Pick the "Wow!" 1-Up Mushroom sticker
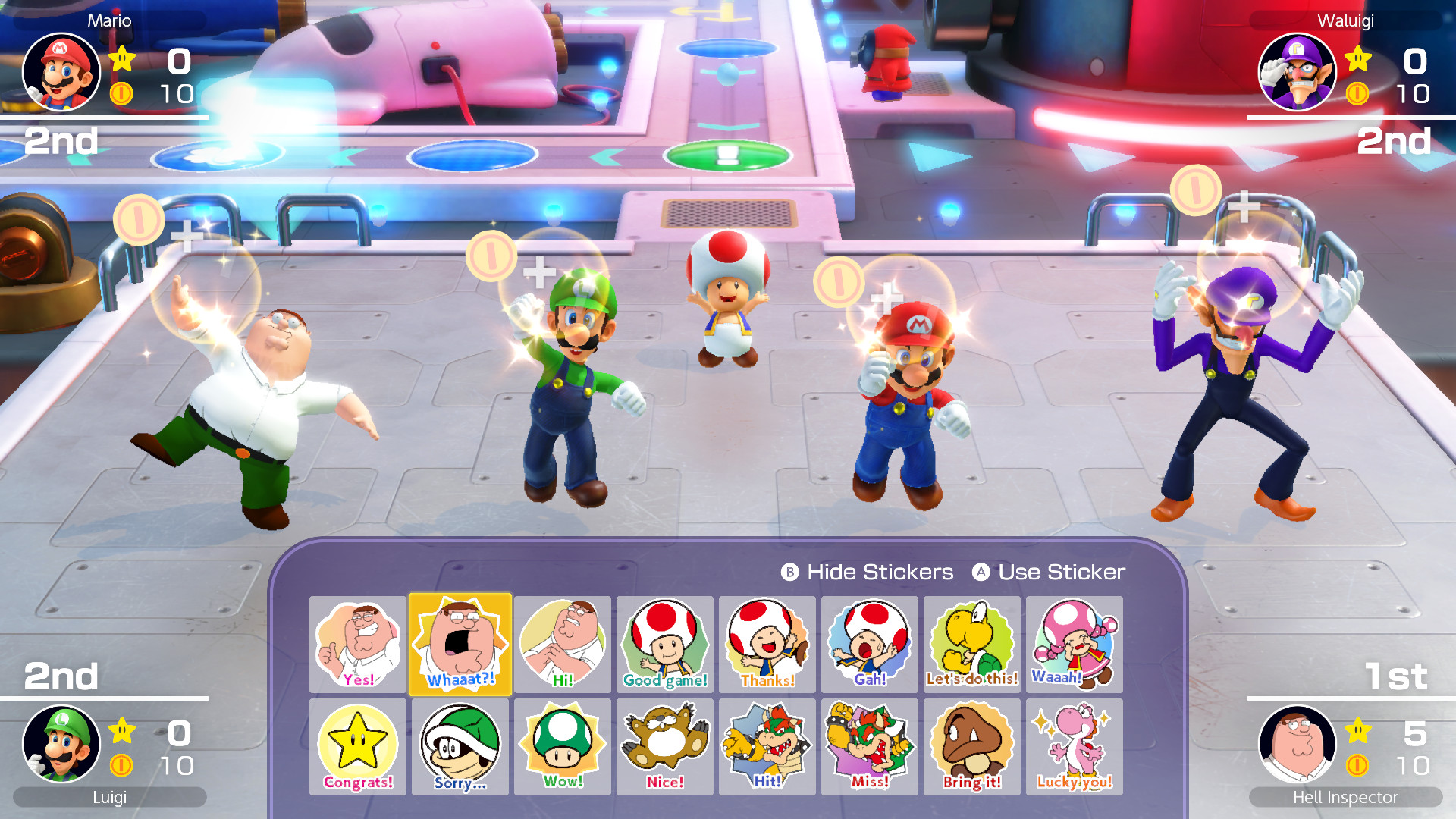This screenshot has height=819, width=1456. pyautogui.click(x=562, y=747)
